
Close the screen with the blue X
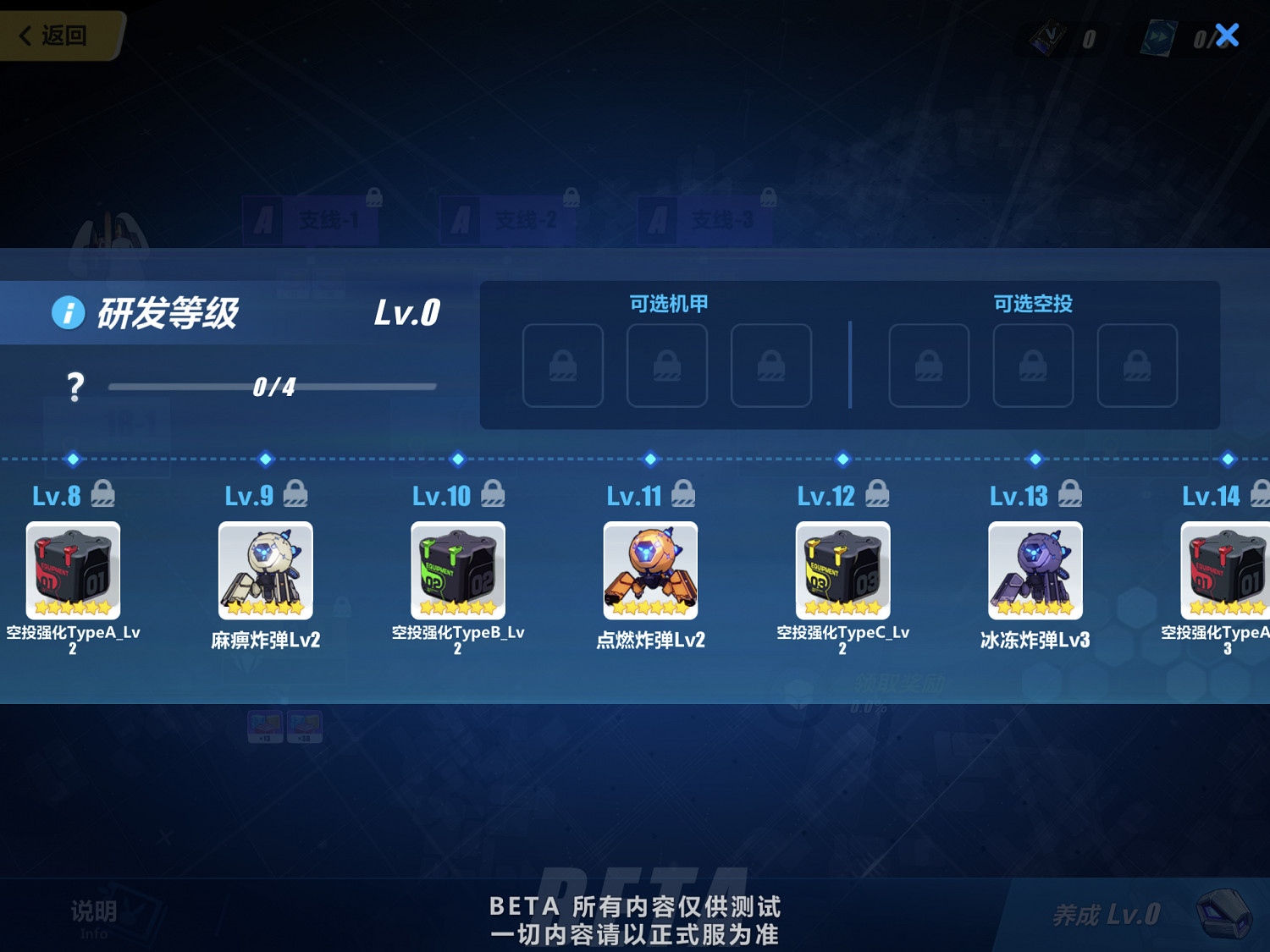[x=1226, y=34]
